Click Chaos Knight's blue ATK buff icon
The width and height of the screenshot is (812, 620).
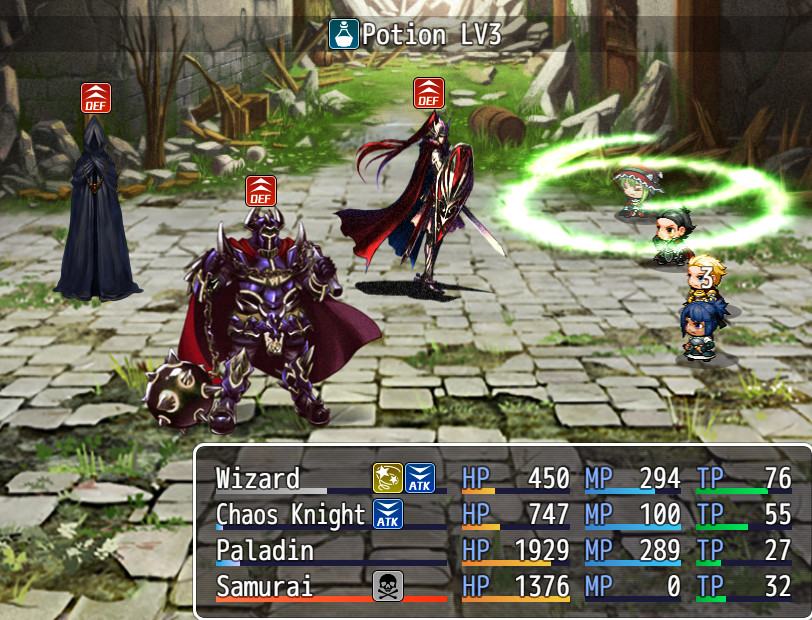388,515
